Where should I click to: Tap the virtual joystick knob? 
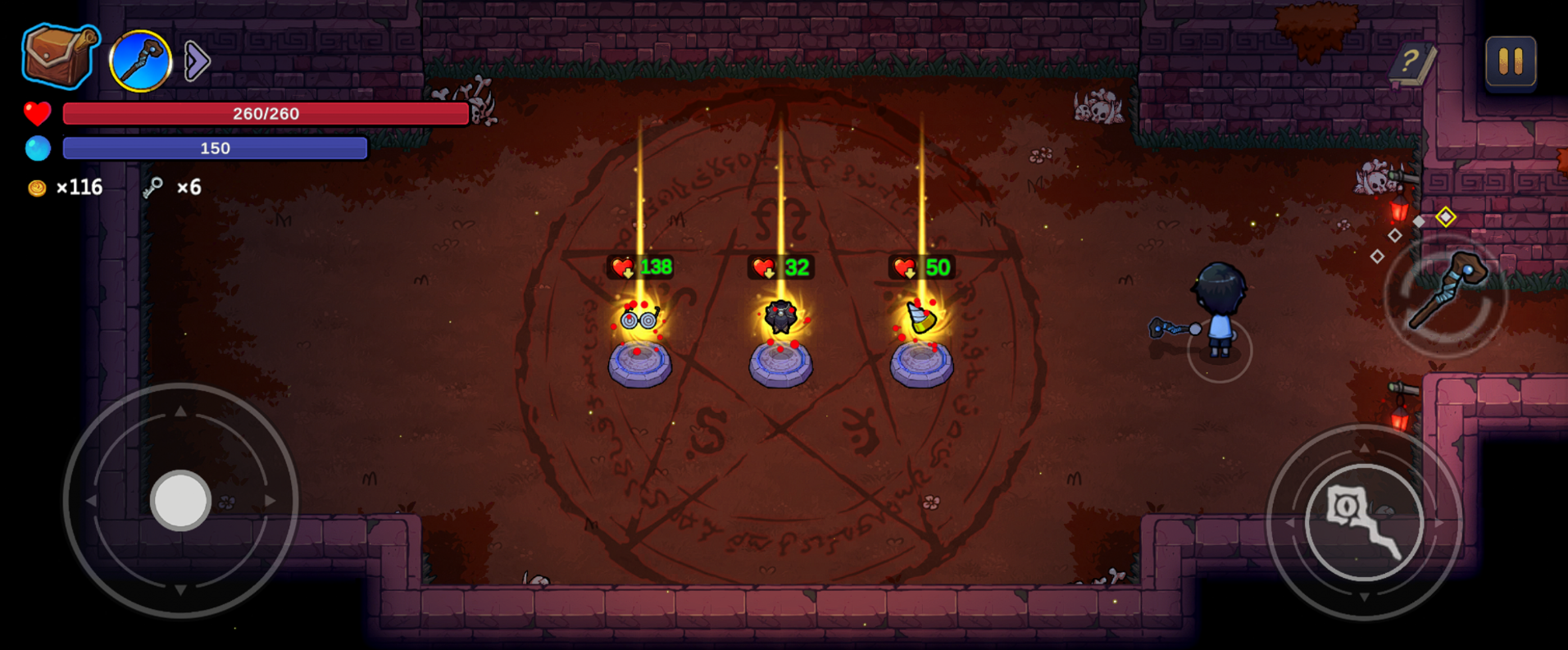tap(180, 500)
